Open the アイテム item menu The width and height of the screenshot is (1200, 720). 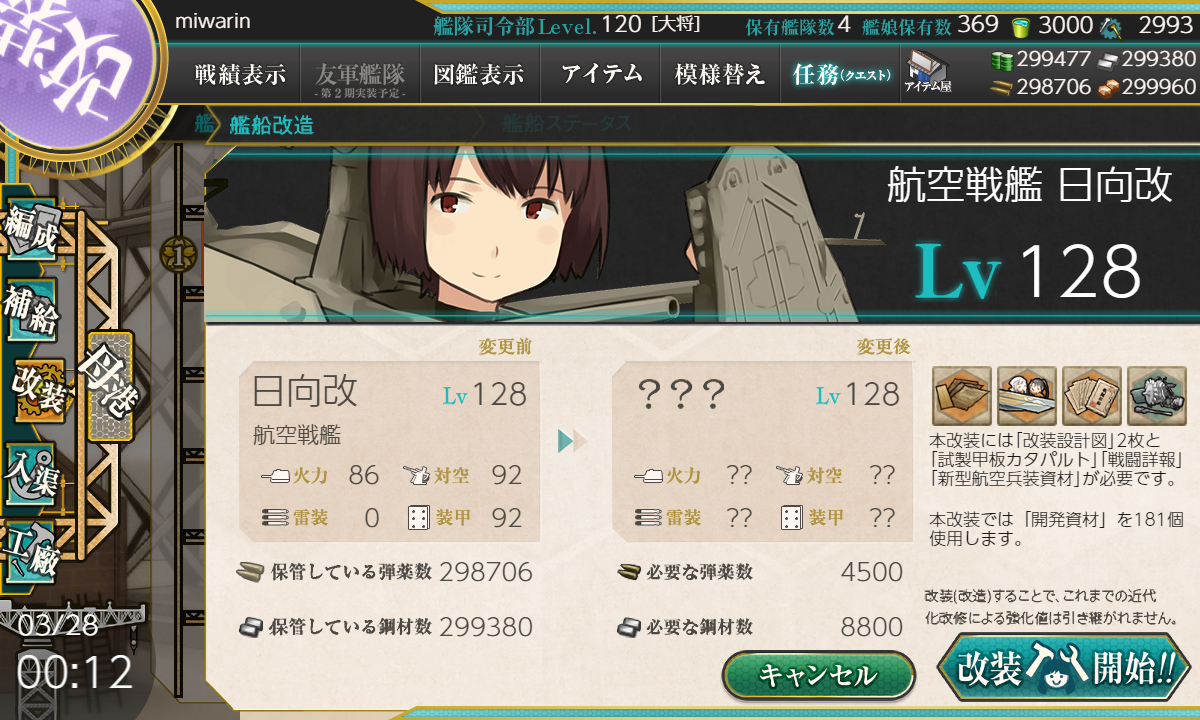tap(601, 74)
